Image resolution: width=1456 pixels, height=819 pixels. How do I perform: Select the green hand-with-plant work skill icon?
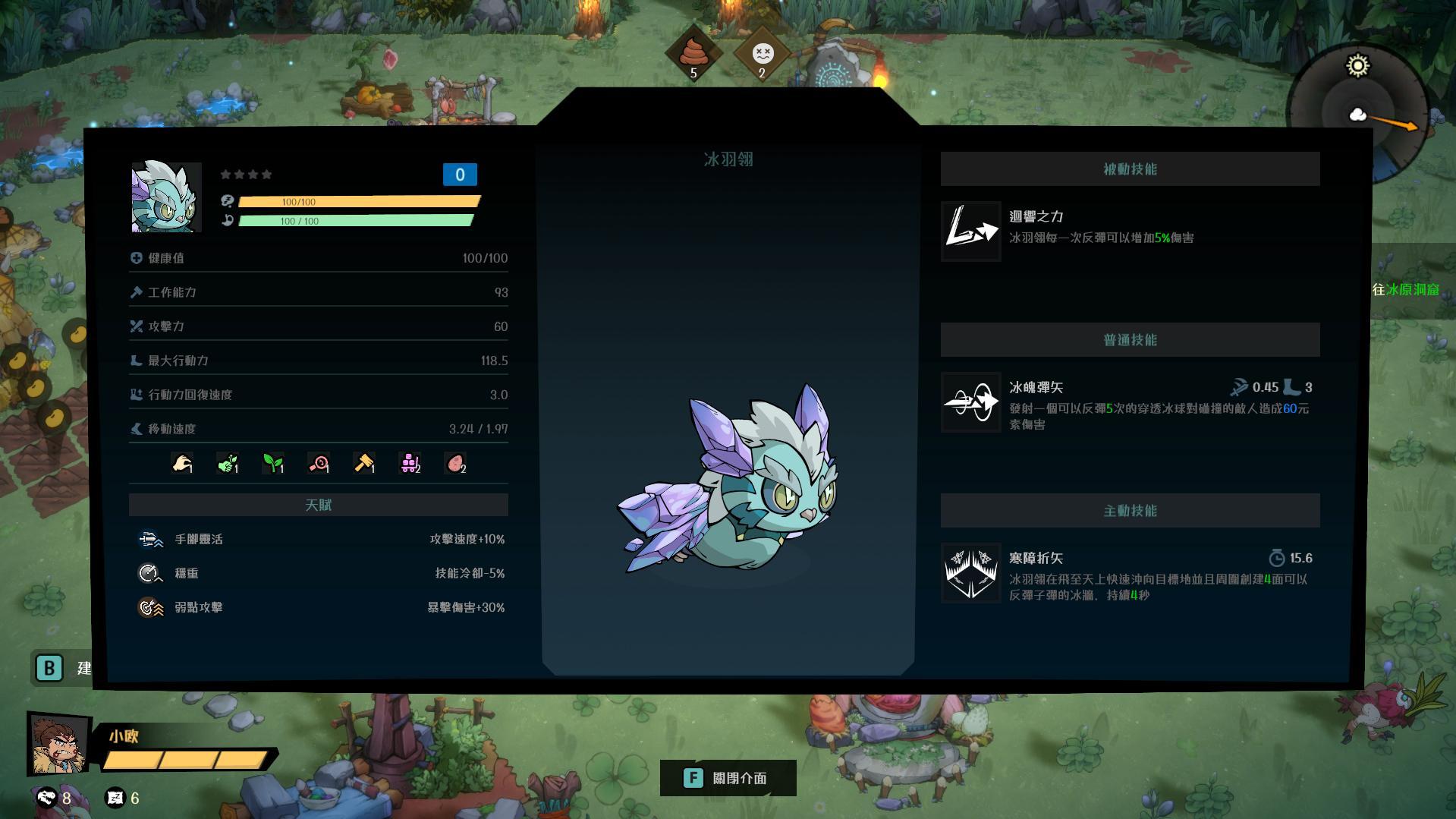tap(228, 463)
